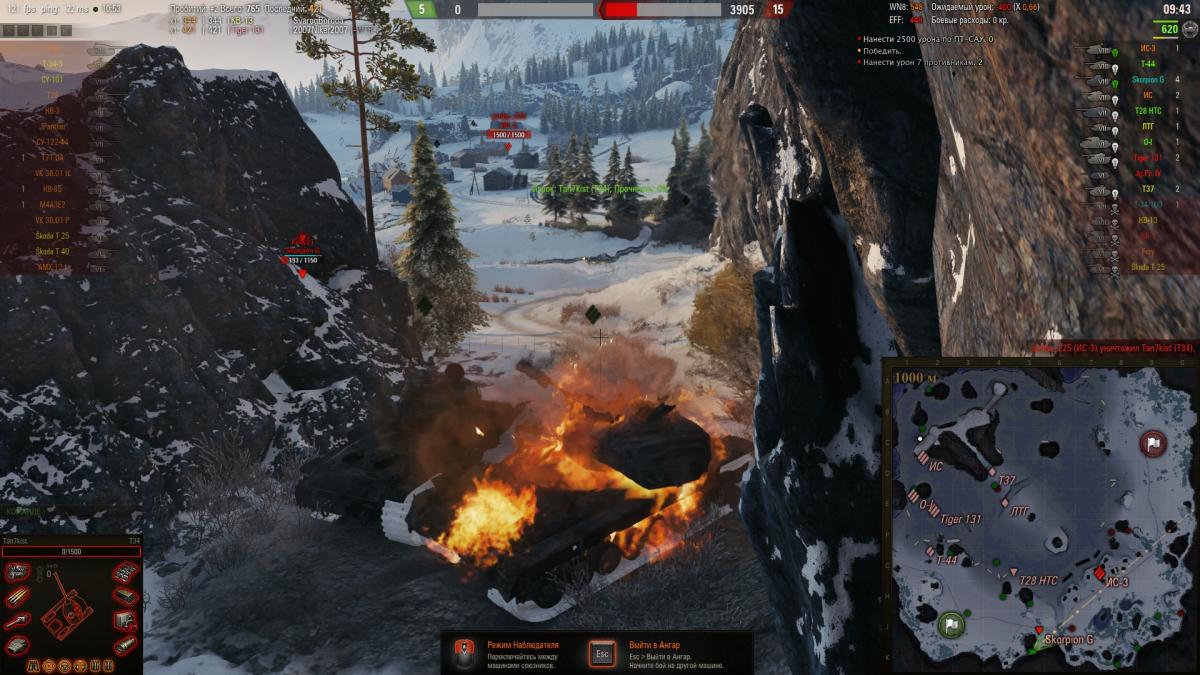Select the ИС-3 marker on the minimap
This screenshot has width=1200, height=675.
(x=1100, y=574)
